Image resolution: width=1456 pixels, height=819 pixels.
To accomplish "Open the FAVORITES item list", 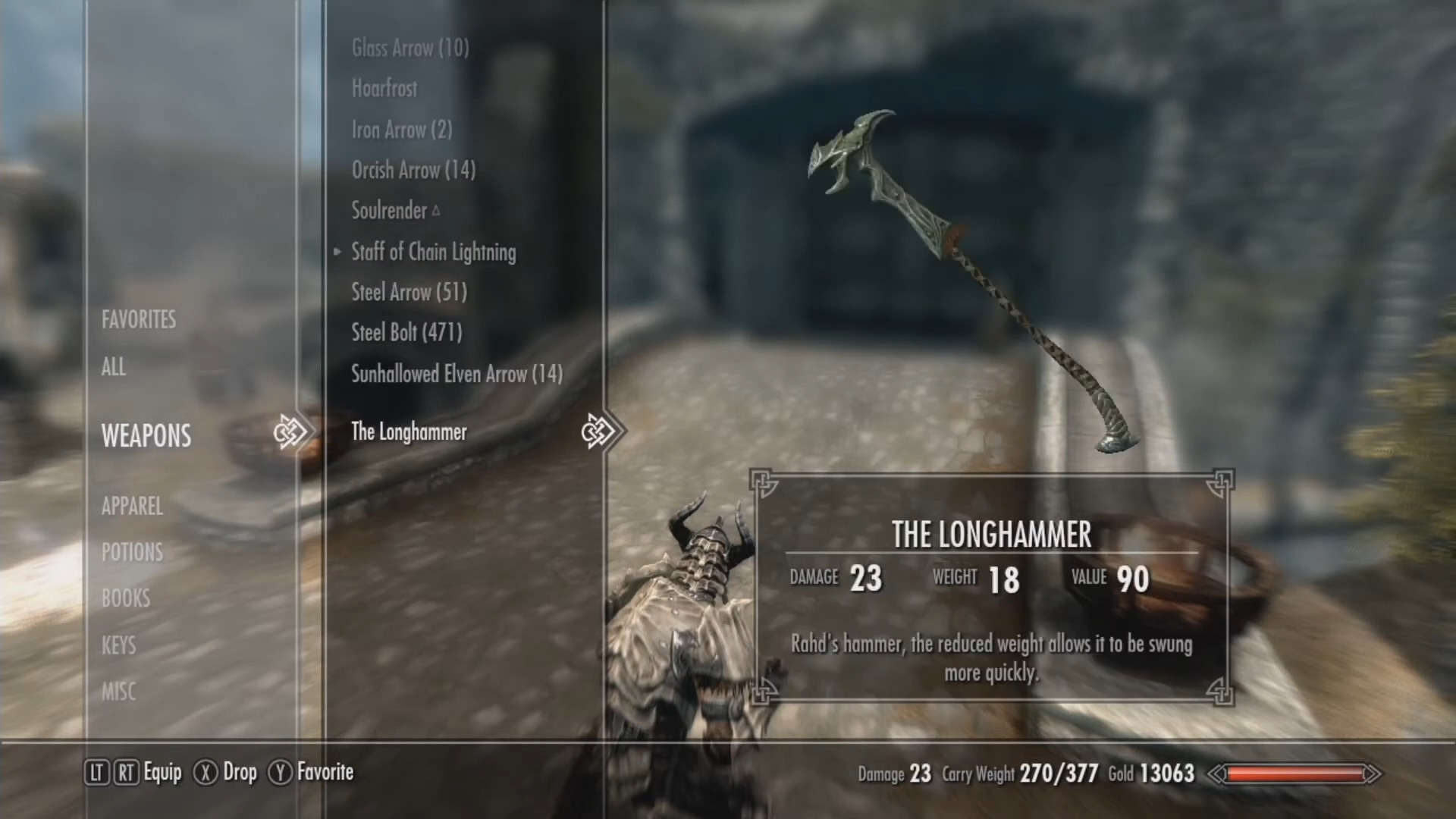I will (139, 319).
